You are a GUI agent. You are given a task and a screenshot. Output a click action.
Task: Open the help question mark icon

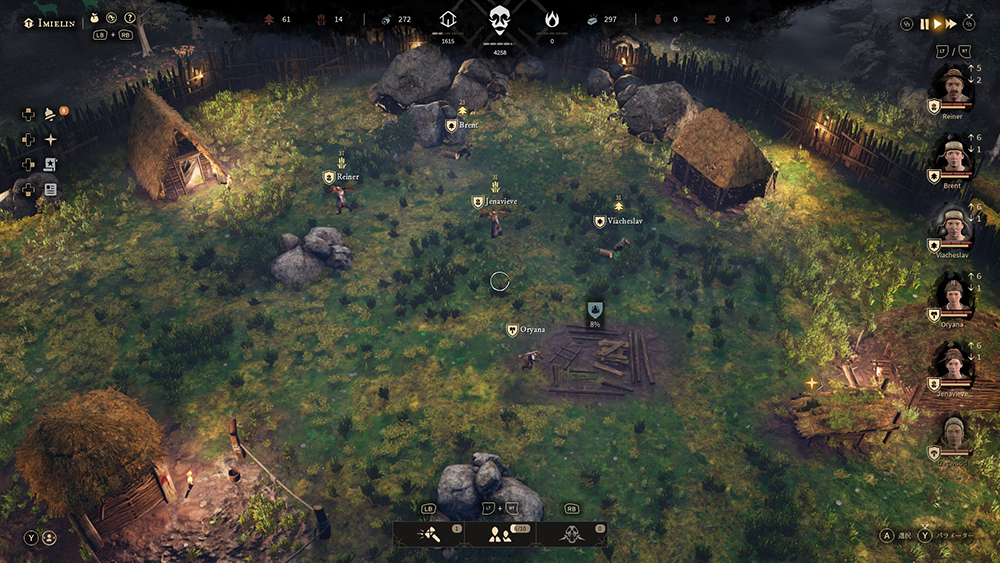click(x=129, y=17)
